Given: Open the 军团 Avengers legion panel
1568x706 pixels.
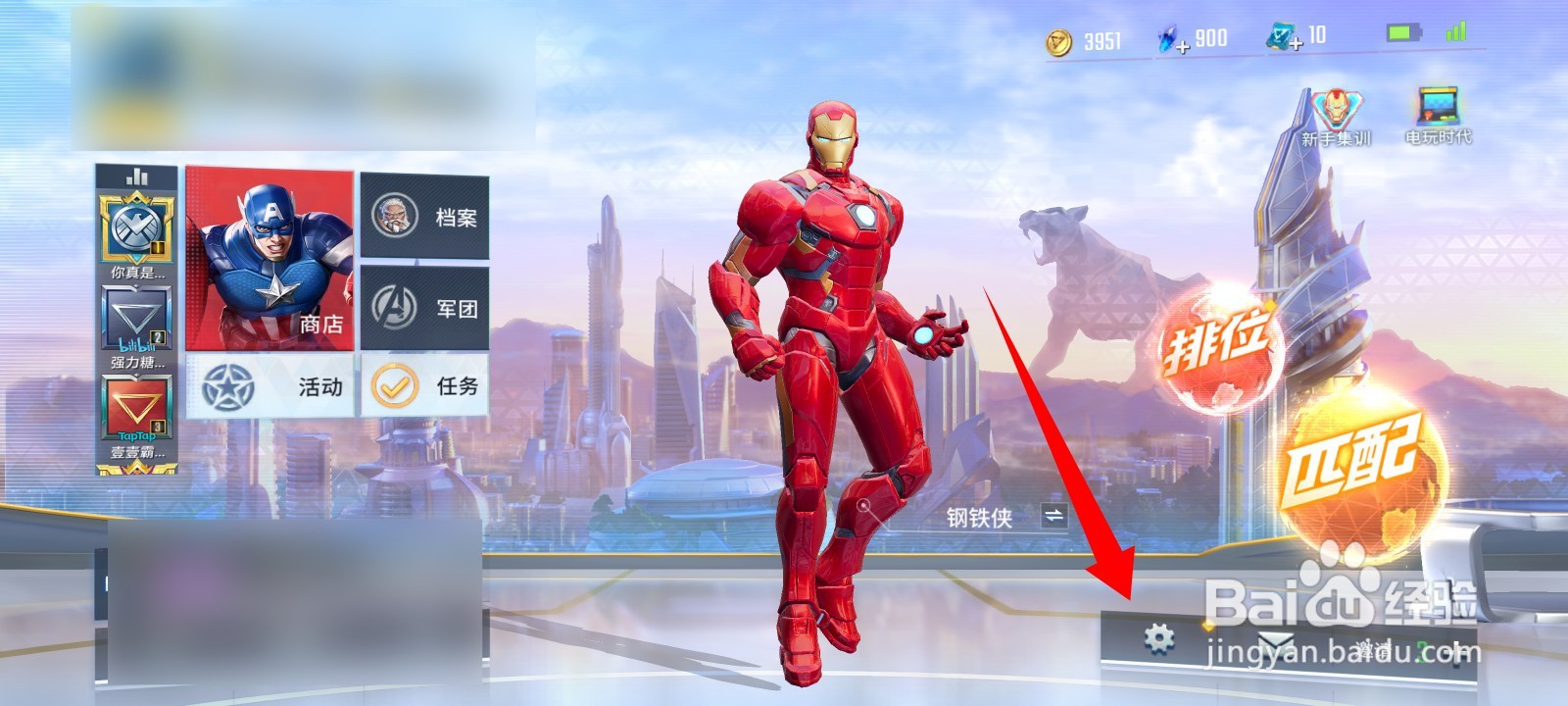Looking at the screenshot, I should click(425, 309).
